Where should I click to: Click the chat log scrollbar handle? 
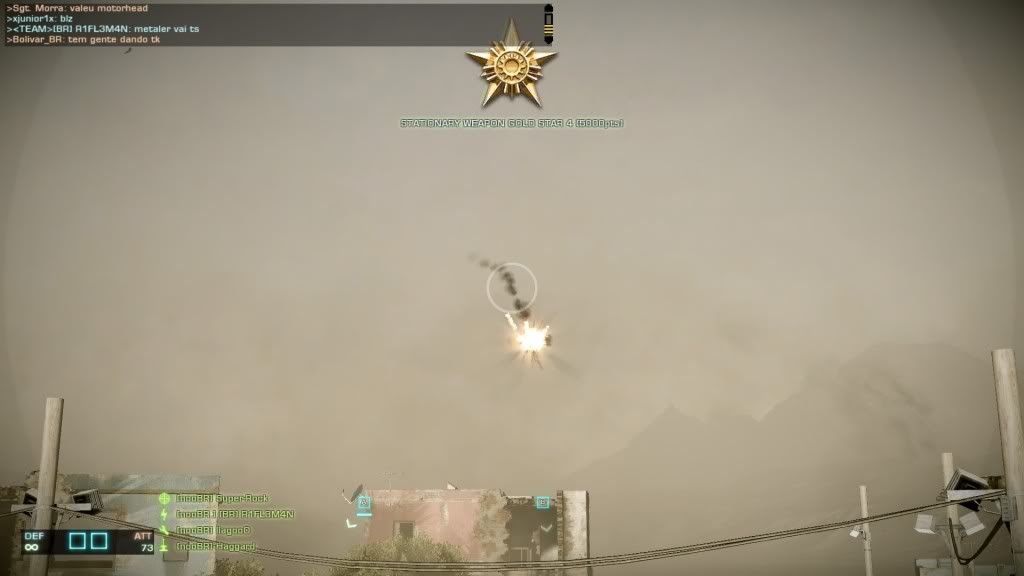[548, 24]
